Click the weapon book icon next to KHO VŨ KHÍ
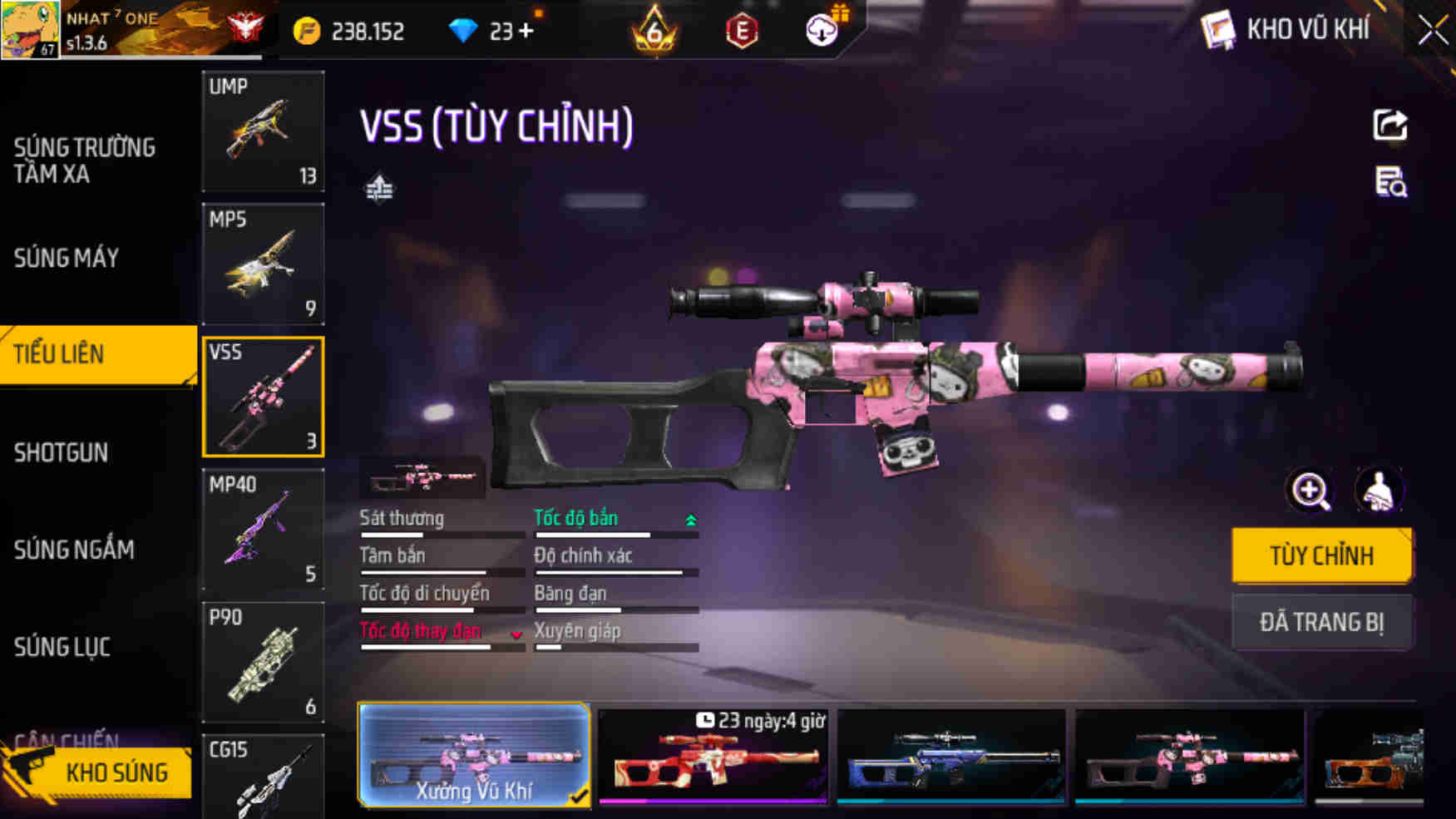 [1218, 28]
